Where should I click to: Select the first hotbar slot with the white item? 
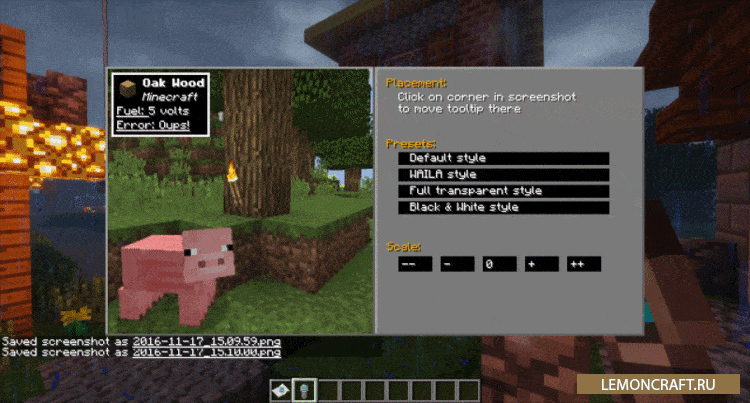283,390
